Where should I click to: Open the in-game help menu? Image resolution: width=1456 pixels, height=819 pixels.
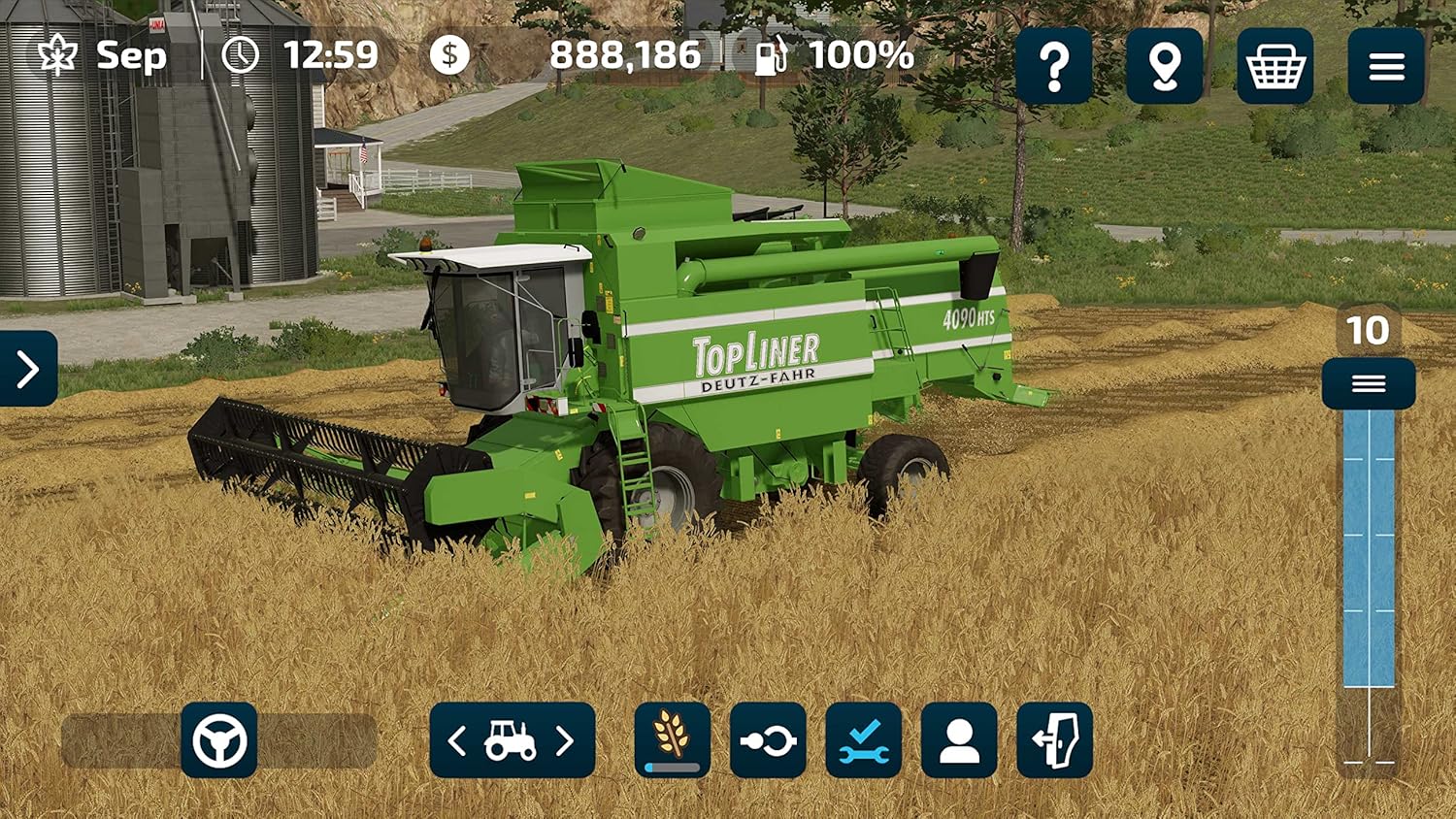tap(1056, 66)
